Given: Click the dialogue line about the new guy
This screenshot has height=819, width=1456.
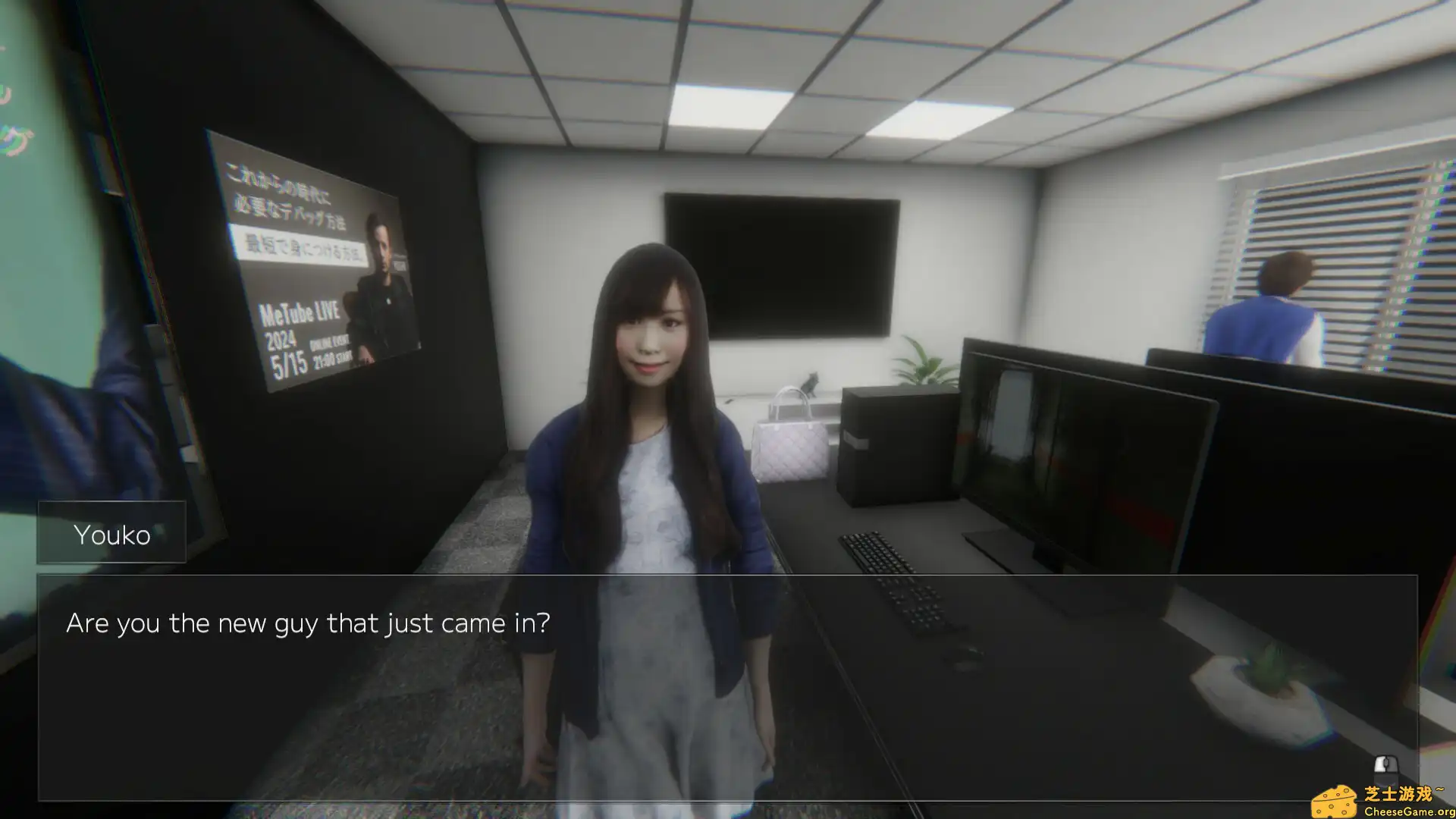Looking at the screenshot, I should (x=309, y=623).
